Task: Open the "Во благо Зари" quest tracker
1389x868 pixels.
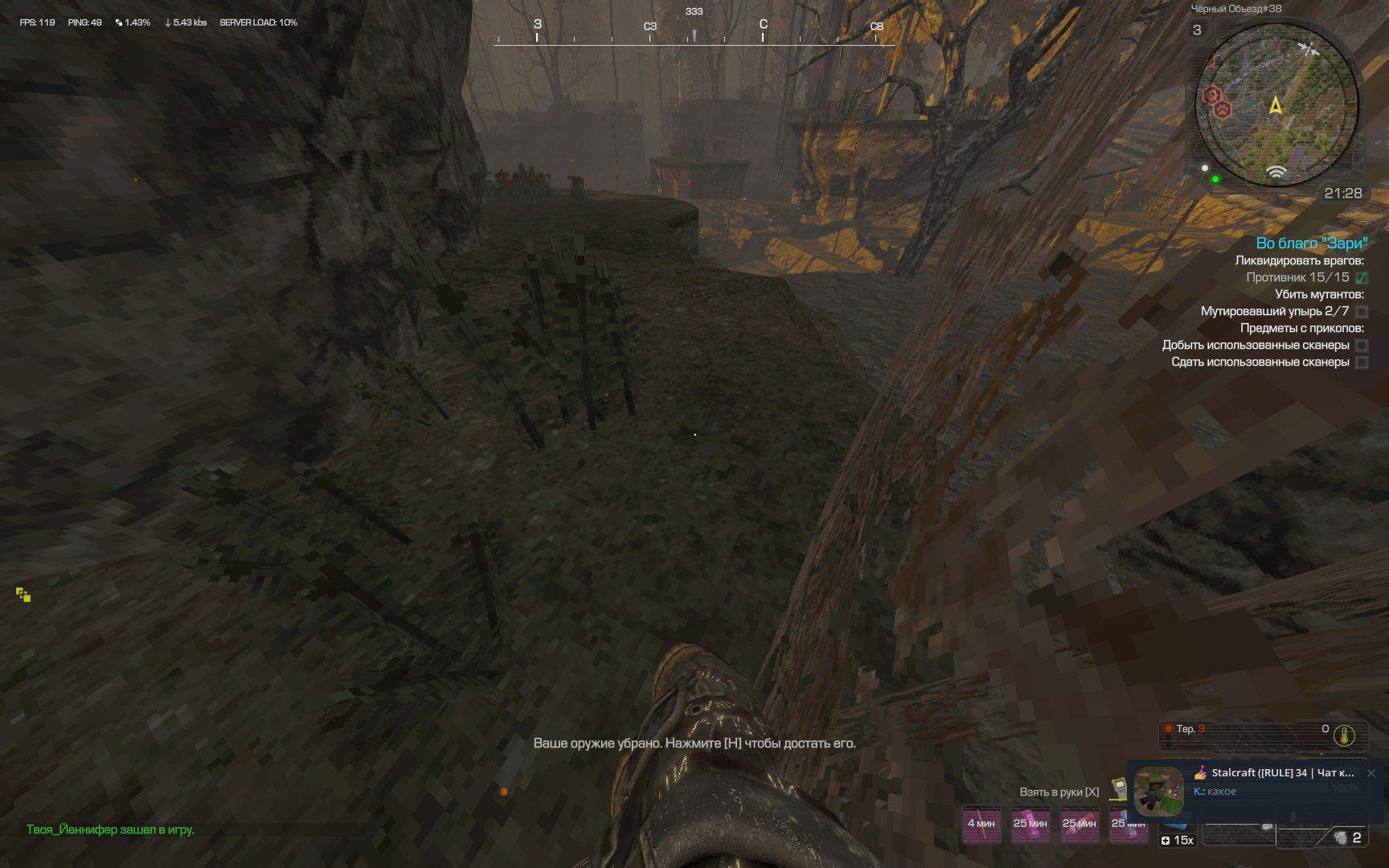Action: [1311, 244]
